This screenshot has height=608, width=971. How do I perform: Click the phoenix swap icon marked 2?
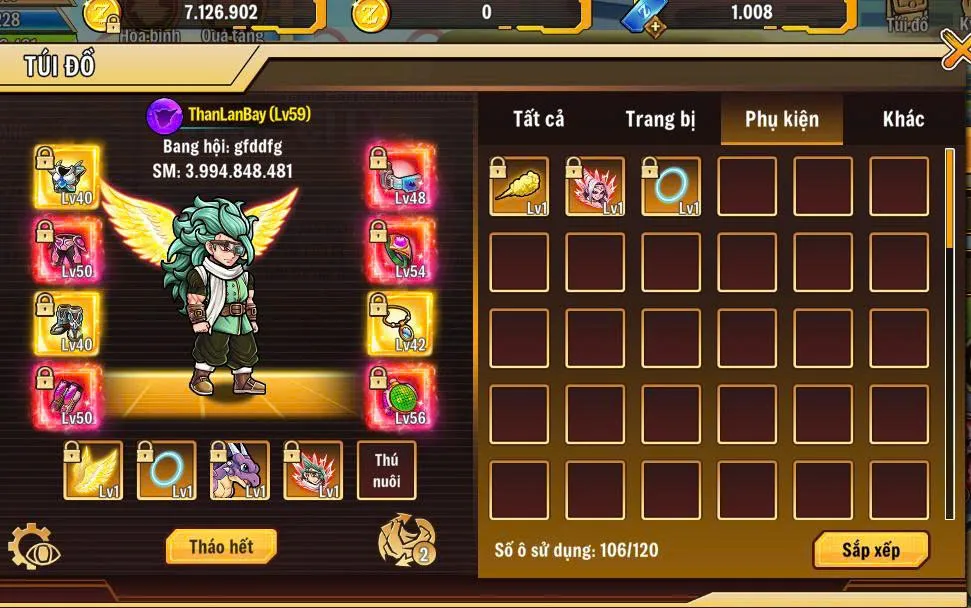(x=406, y=541)
